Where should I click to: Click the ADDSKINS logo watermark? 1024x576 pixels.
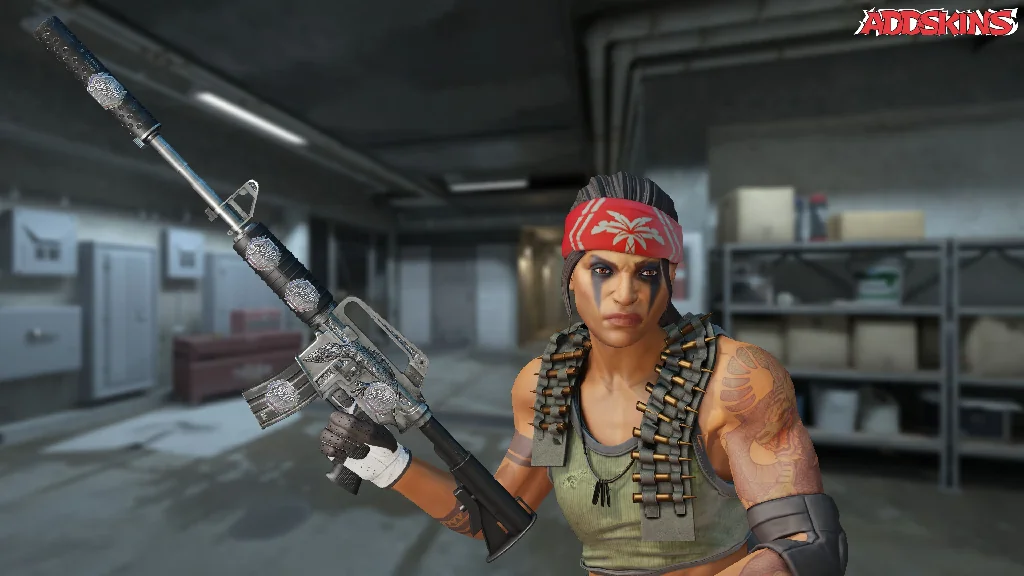click(x=935, y=22)
